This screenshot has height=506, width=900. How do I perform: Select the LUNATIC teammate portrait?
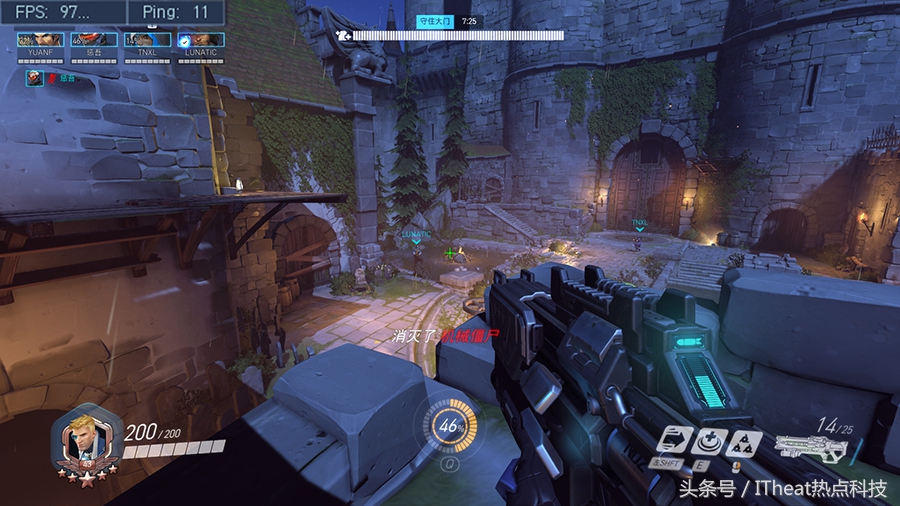200,40
